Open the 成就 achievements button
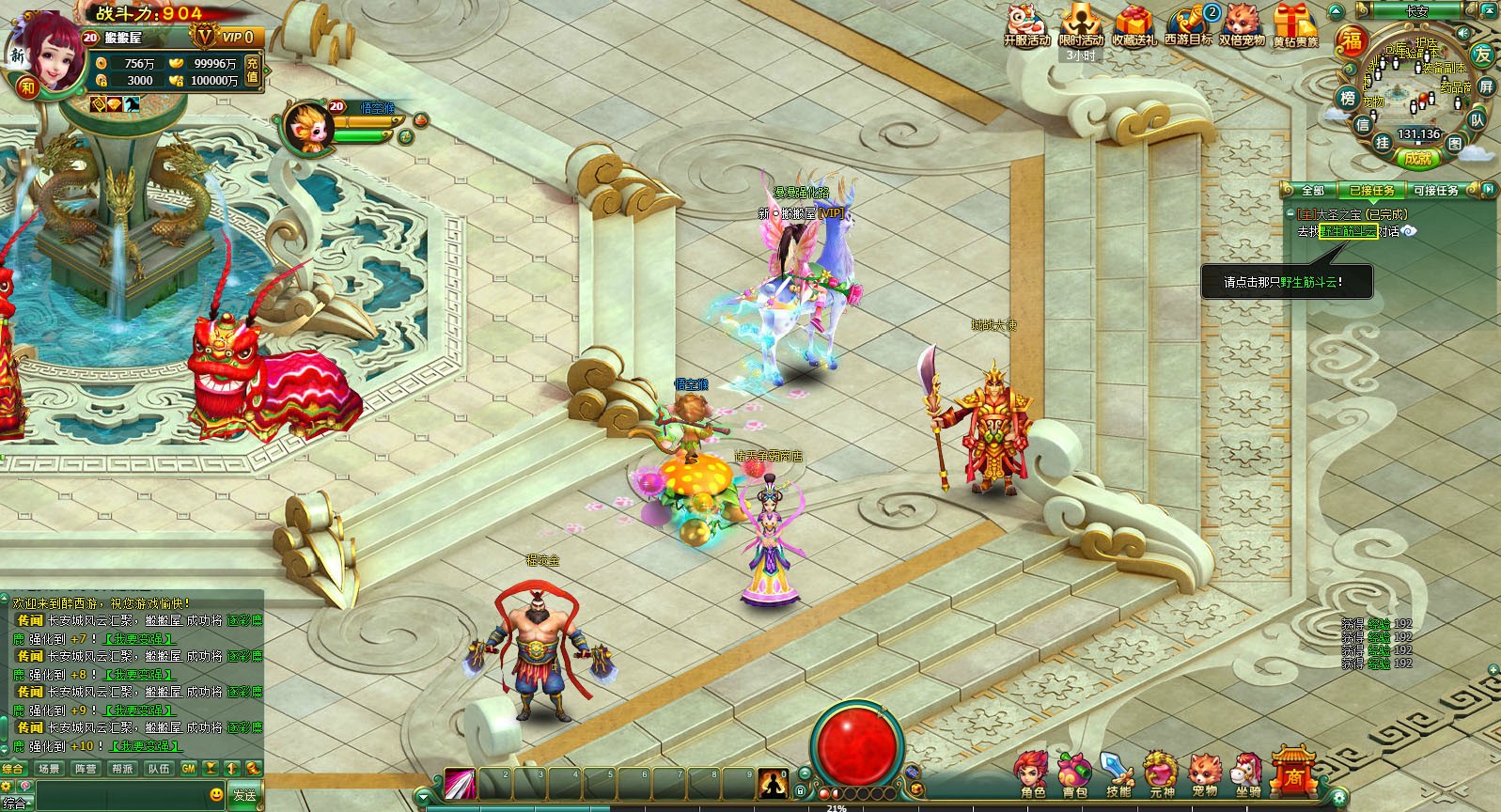Viewport: 1501px width, 812px height. pos(1418,159)
